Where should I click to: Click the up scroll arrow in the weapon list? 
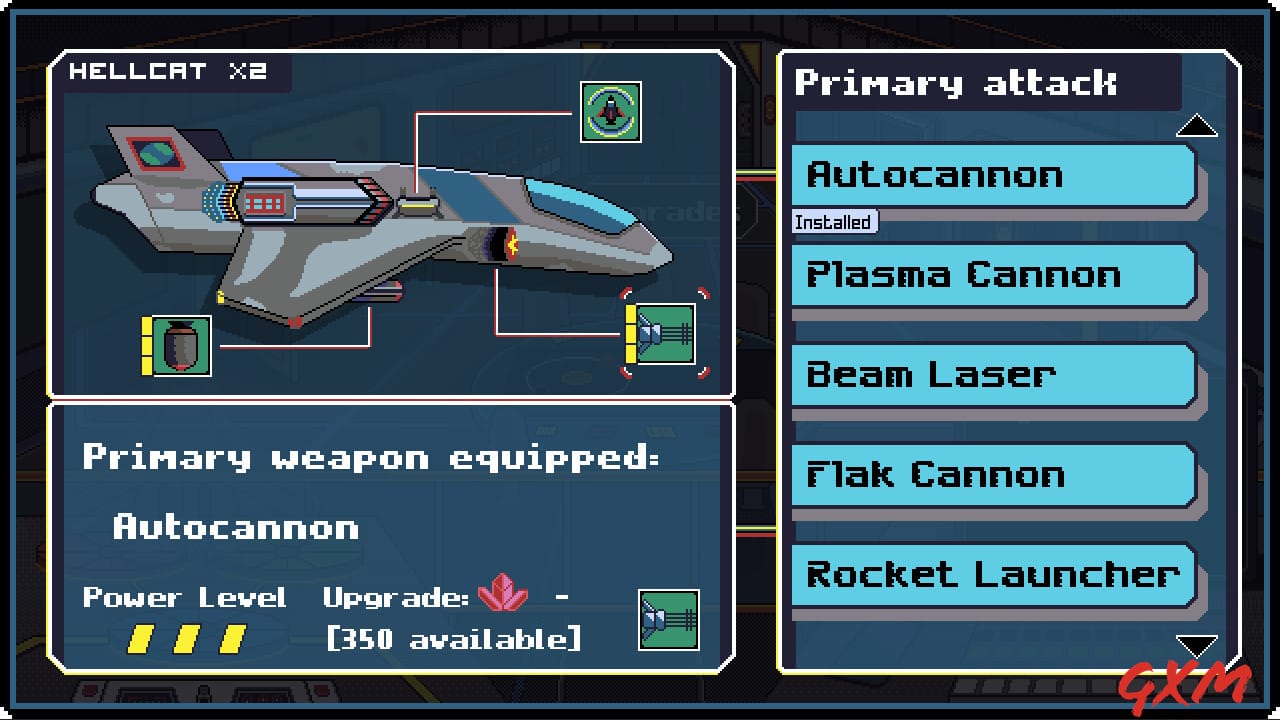[x=1197, y=125]
